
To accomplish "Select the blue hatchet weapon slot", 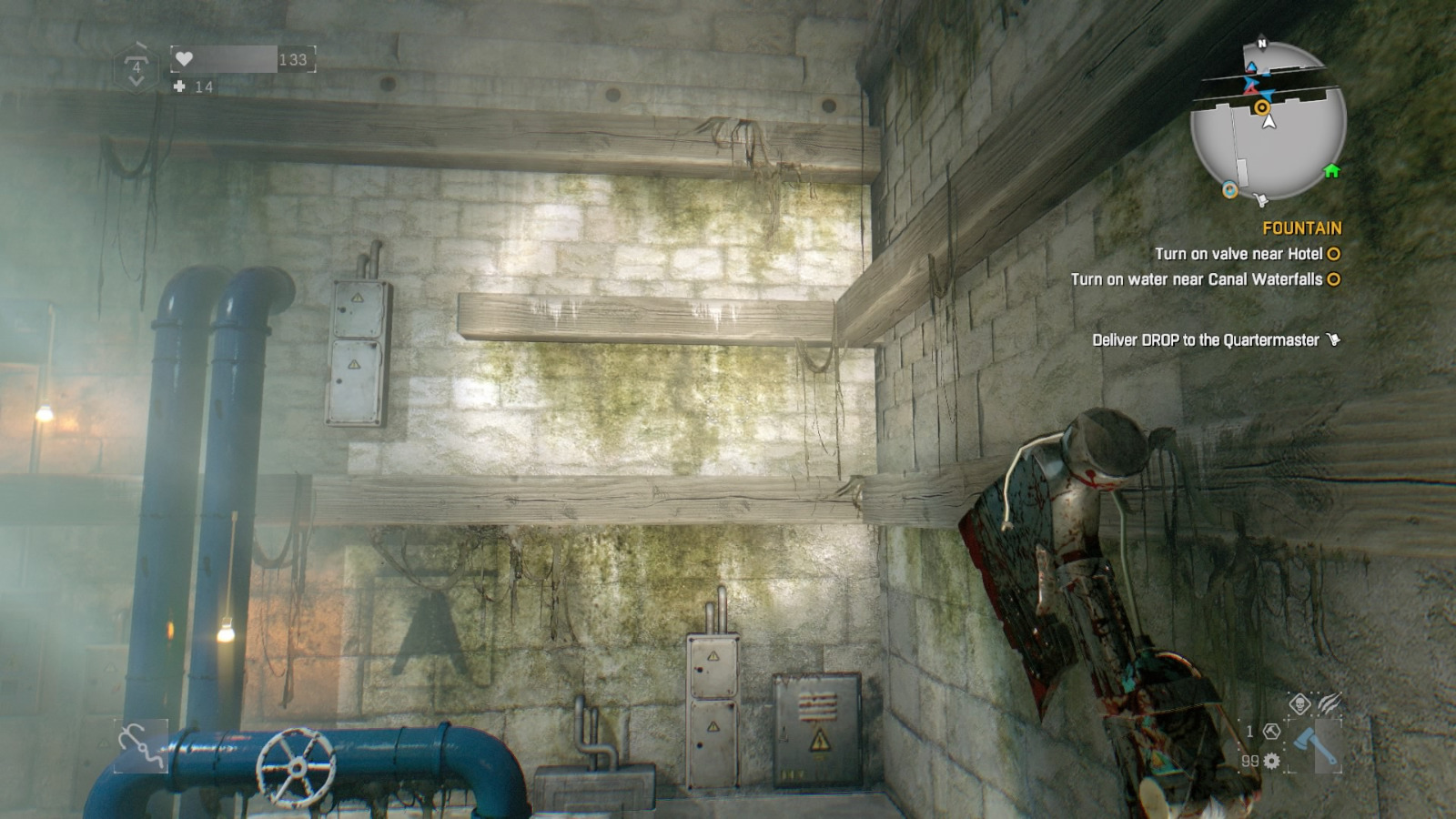I will (1315, 746).
